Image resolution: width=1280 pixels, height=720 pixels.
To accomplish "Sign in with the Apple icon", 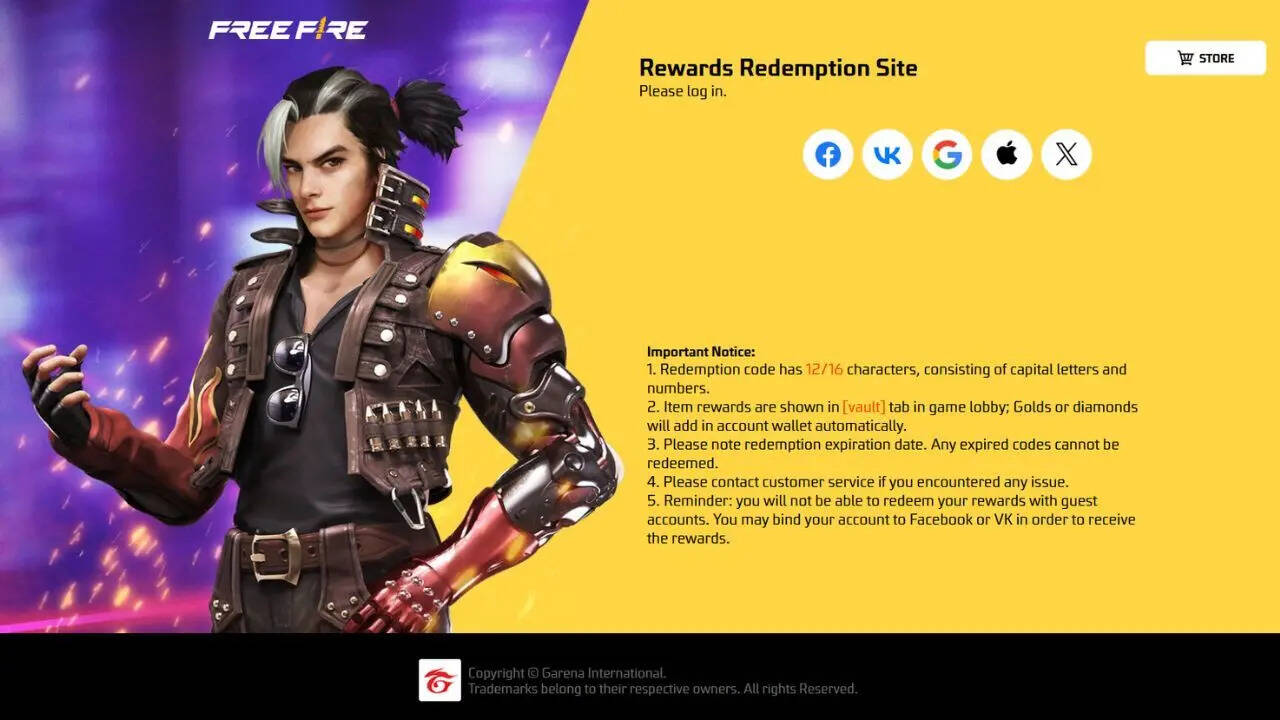I will point(1007,154).
